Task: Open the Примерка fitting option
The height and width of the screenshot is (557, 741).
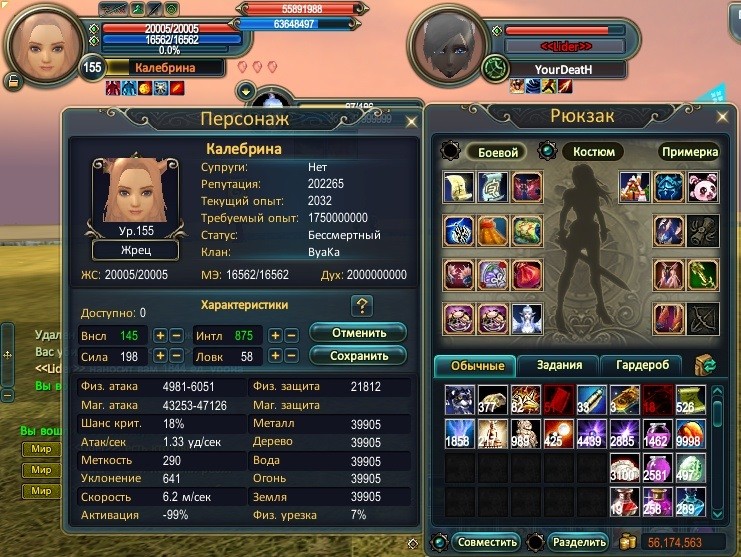Action: tap(689, 152)
